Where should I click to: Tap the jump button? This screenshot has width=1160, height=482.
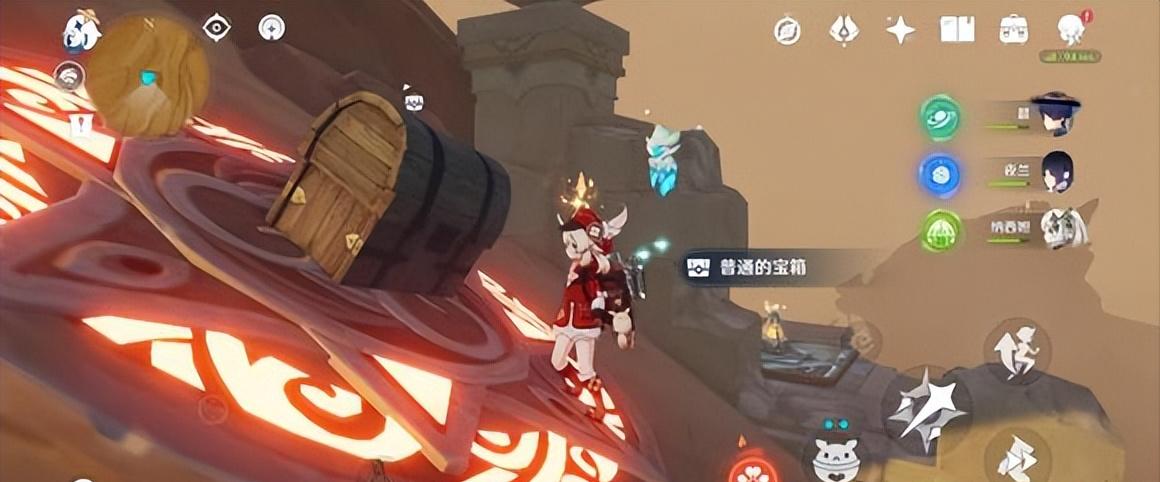(x=1016, y=350)
